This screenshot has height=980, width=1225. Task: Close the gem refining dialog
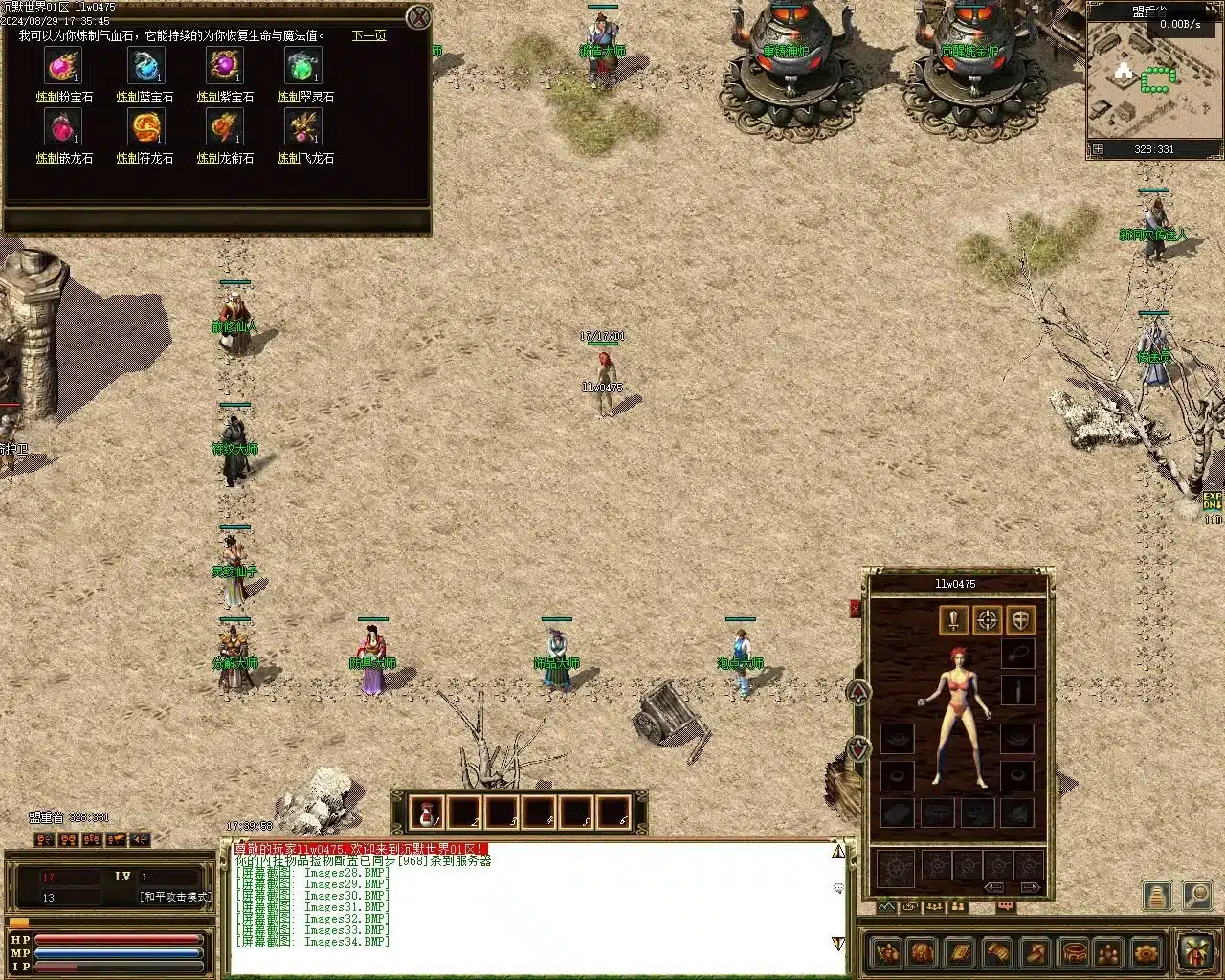[x=418, y=17]
